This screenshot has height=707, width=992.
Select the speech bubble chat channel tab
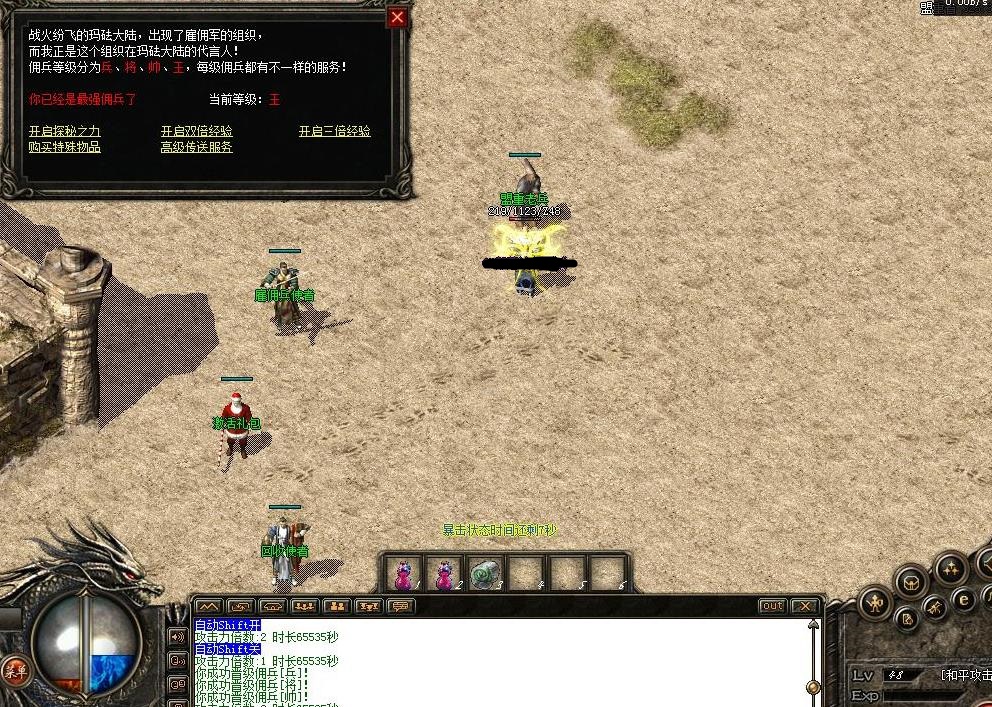click(400, 606)
